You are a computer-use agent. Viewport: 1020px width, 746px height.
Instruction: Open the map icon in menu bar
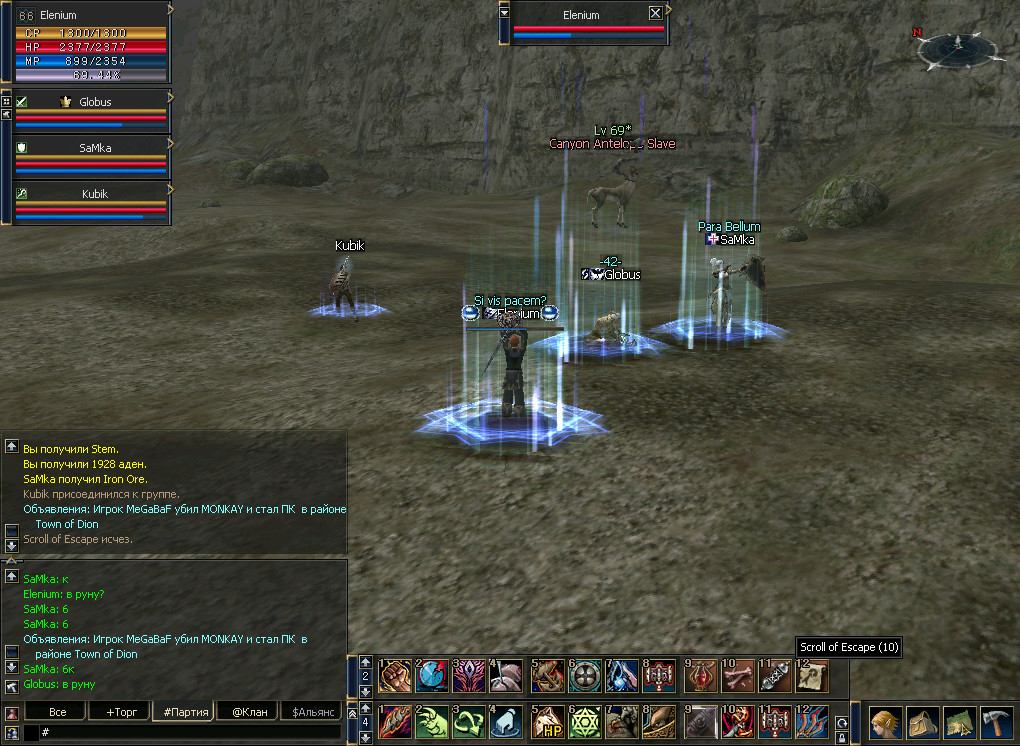[958, 723]
